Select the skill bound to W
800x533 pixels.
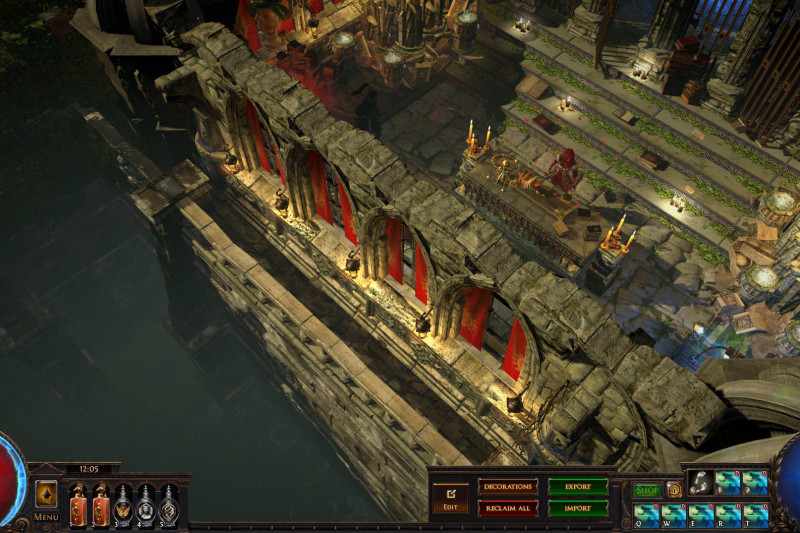tap(672, 515)
